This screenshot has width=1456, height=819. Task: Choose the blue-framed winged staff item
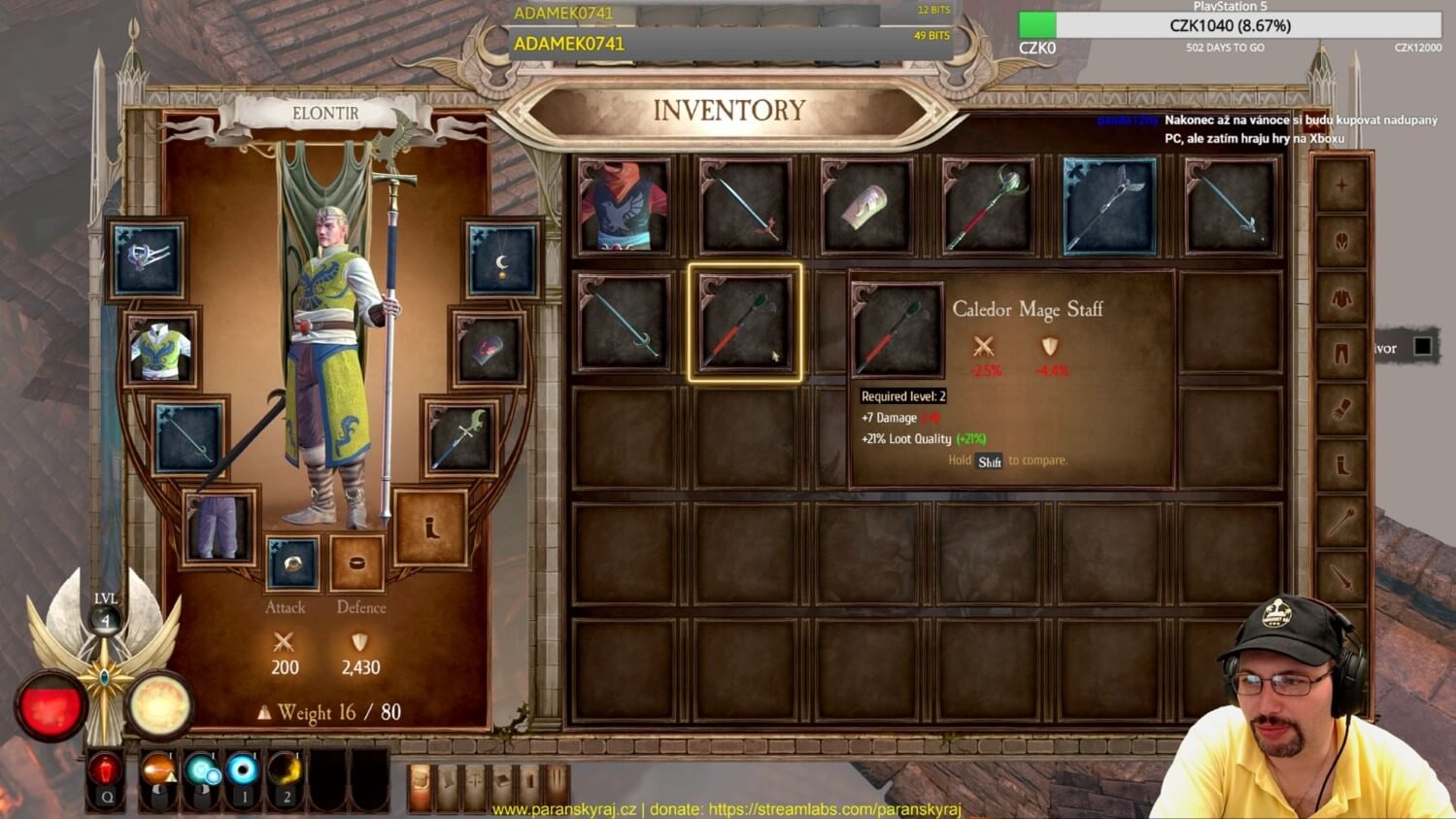coord(1109,206)
